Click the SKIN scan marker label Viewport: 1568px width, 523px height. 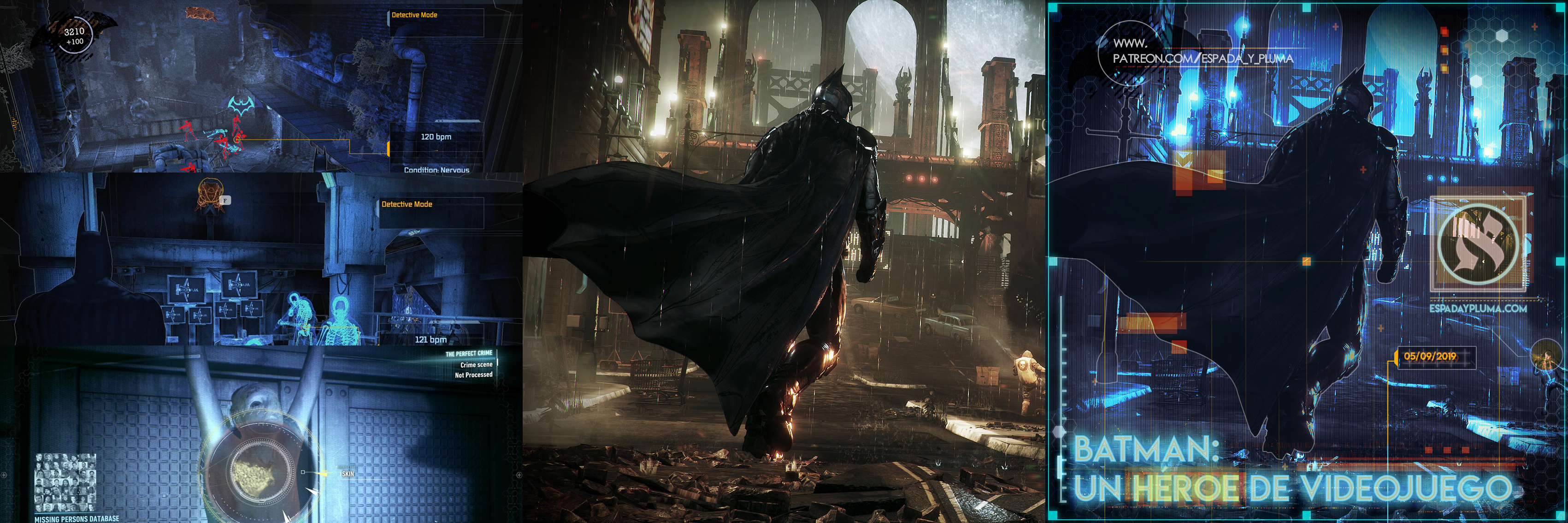point(348,474)
